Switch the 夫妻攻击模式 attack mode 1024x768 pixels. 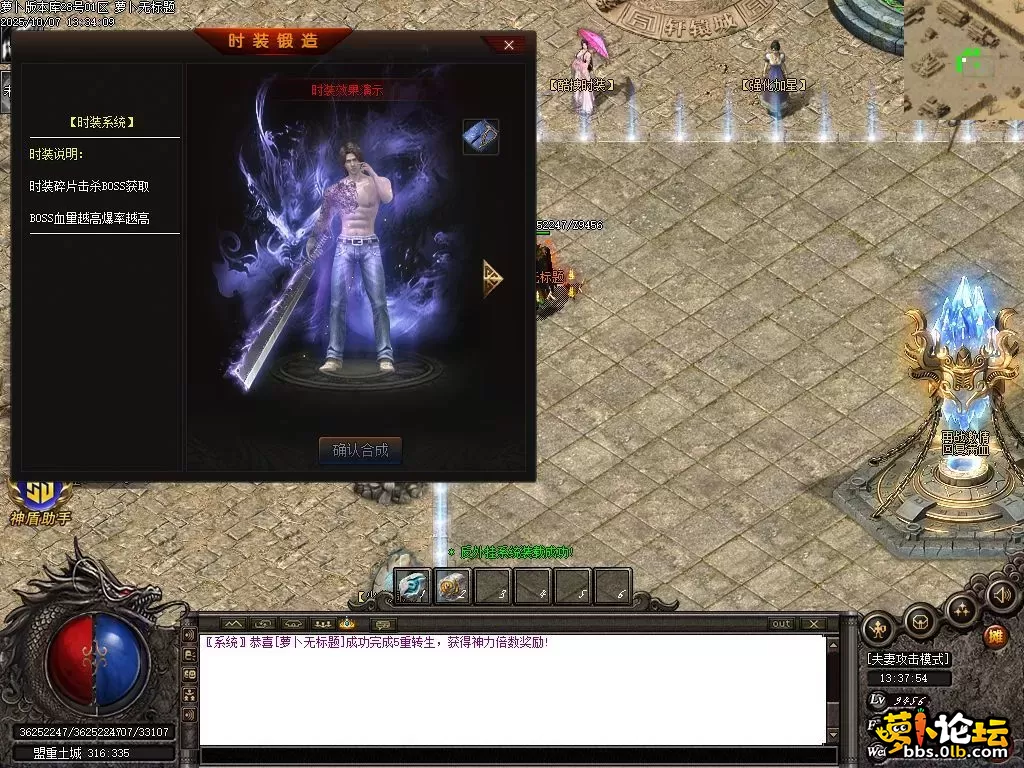908,659
